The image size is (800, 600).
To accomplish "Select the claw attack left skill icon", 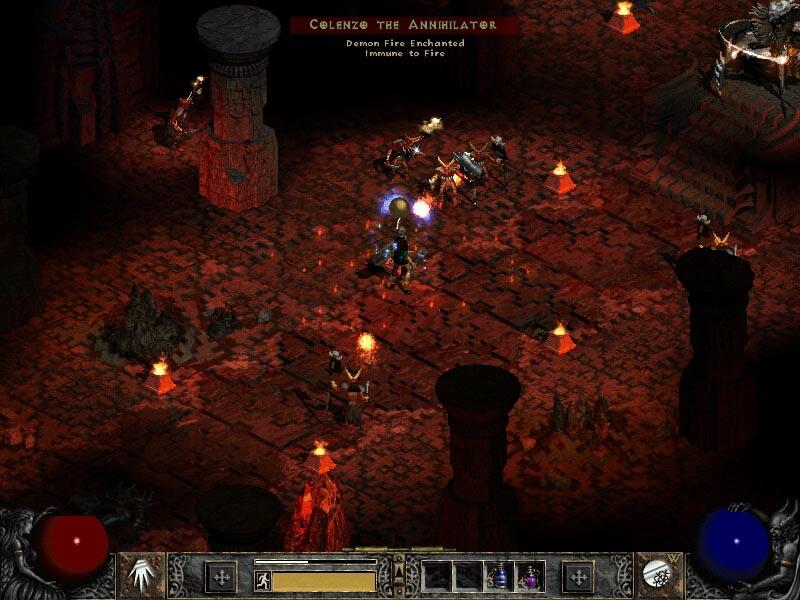I will [x=143, y=575].
